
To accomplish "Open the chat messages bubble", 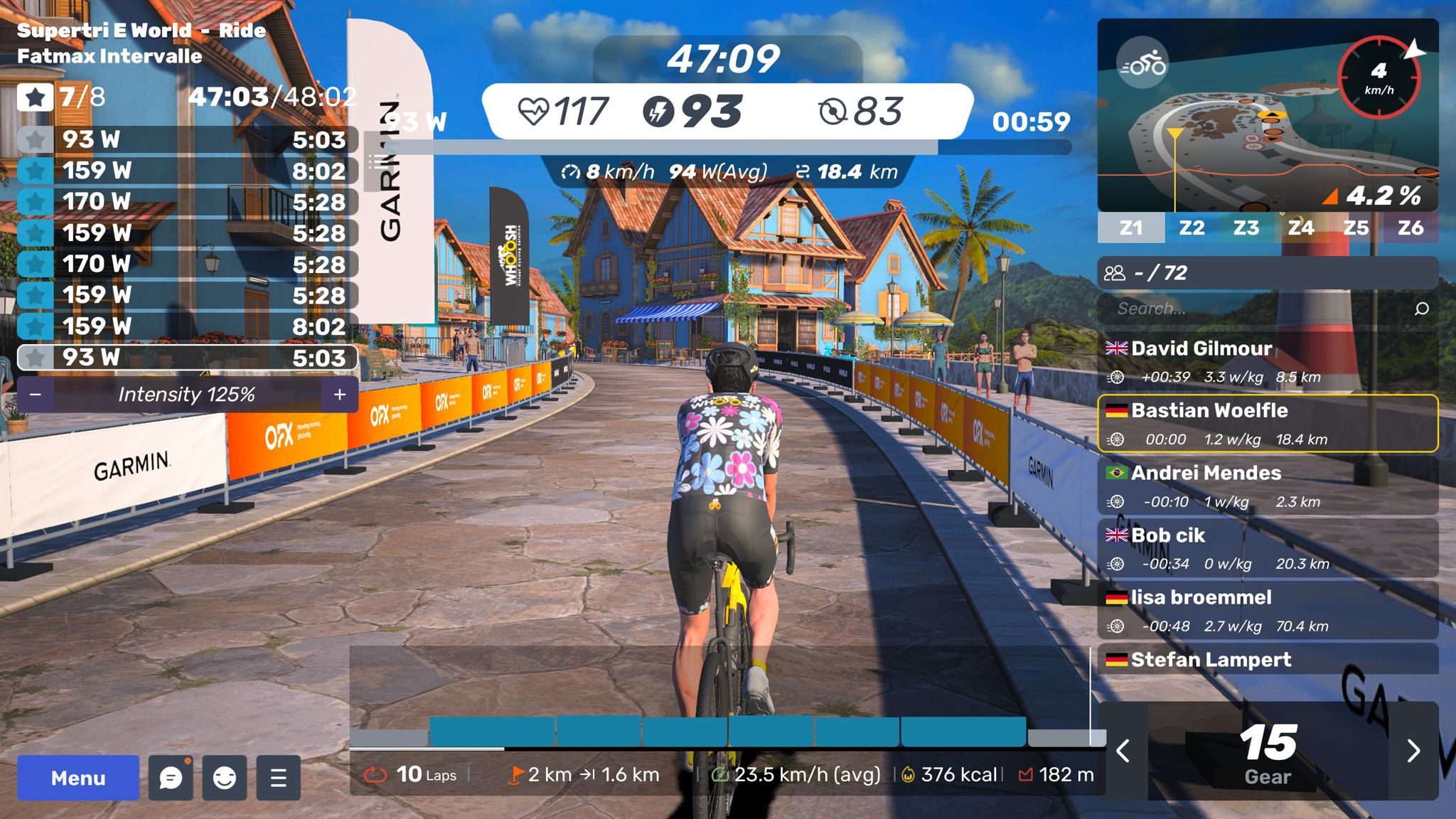I will click(x=171, y=778).
